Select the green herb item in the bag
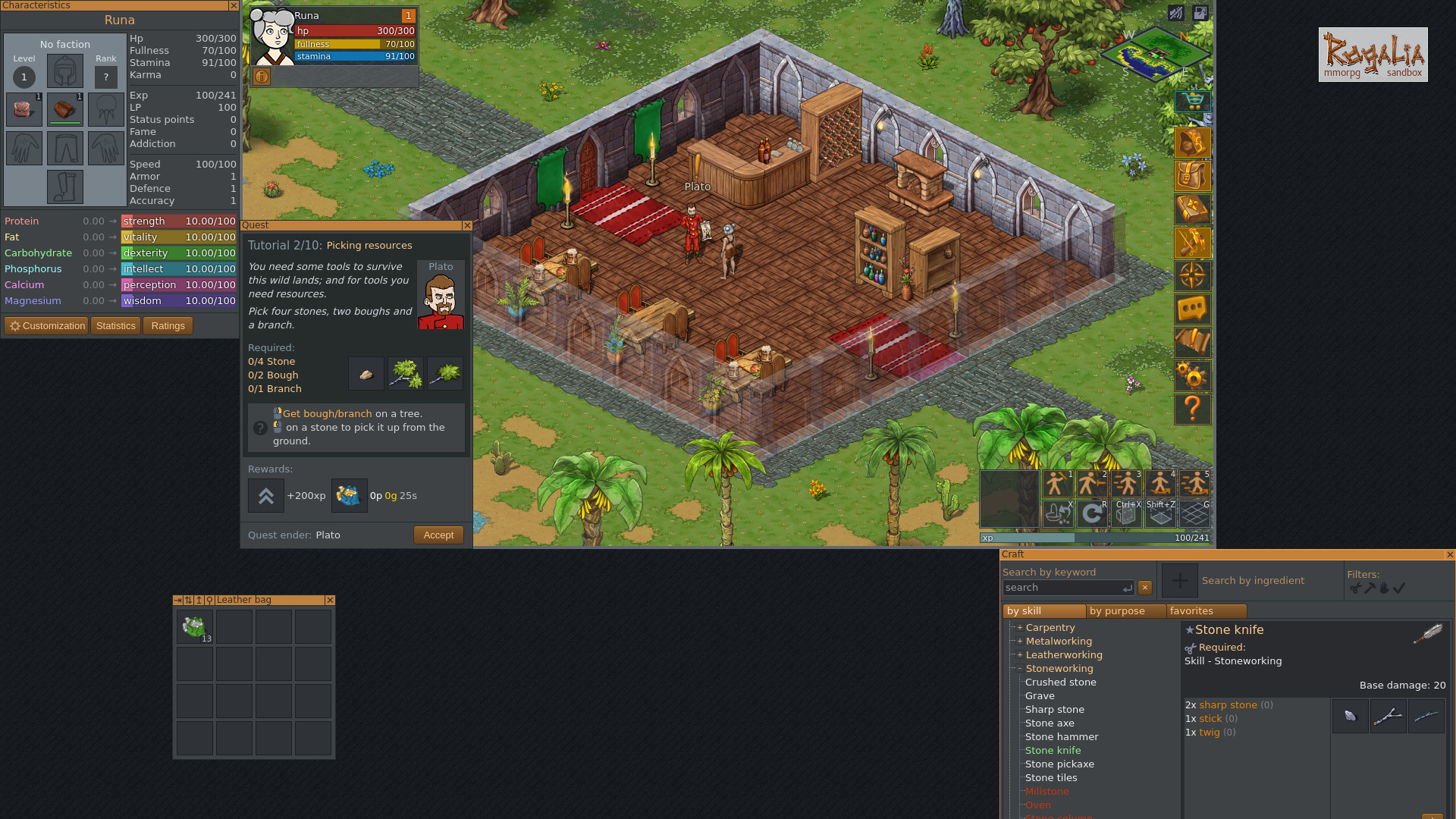The image size is (1456, 819). (x=195, y=627)
